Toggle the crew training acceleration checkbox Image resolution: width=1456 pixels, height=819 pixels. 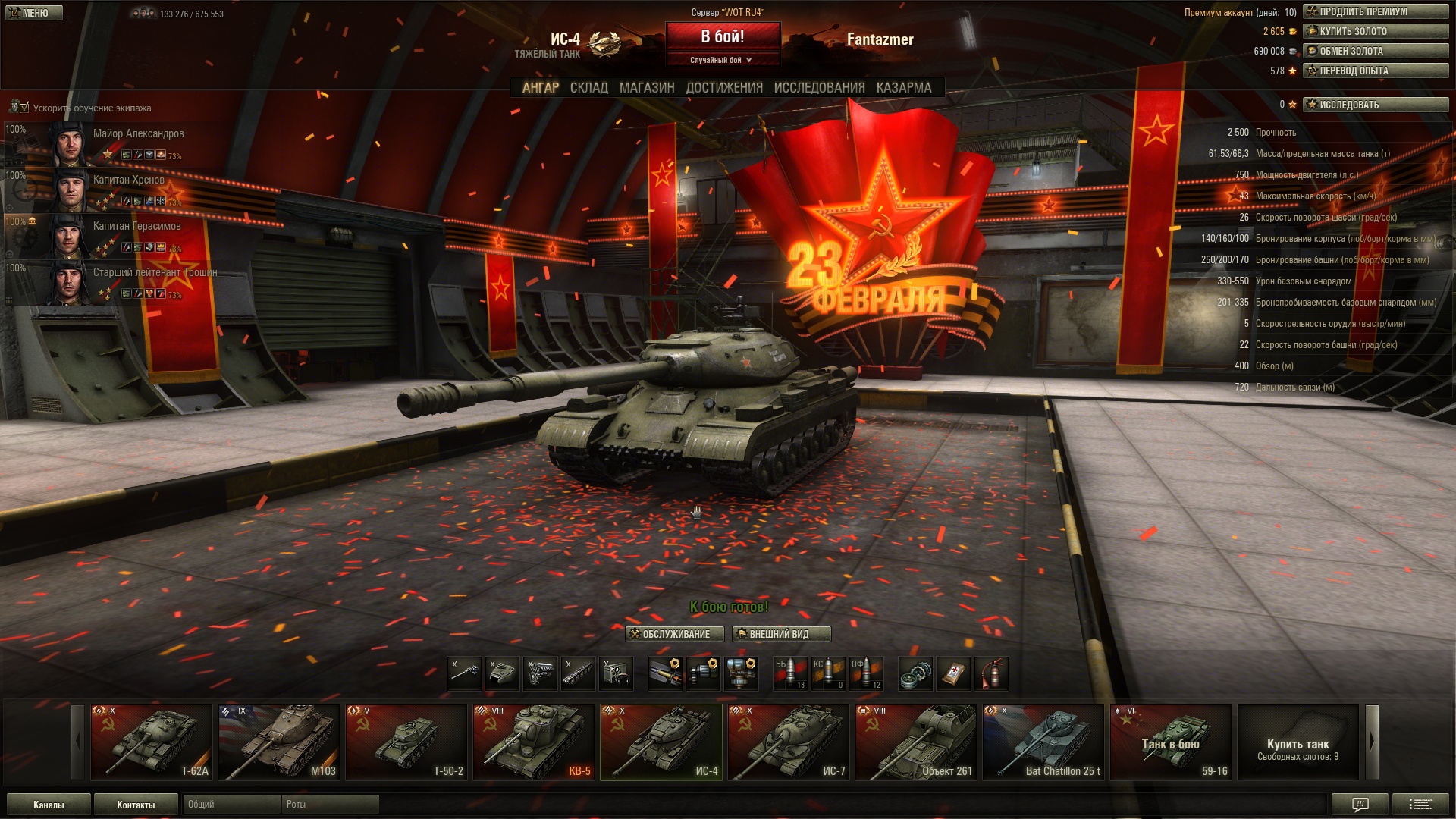click(x=24, y=108)
